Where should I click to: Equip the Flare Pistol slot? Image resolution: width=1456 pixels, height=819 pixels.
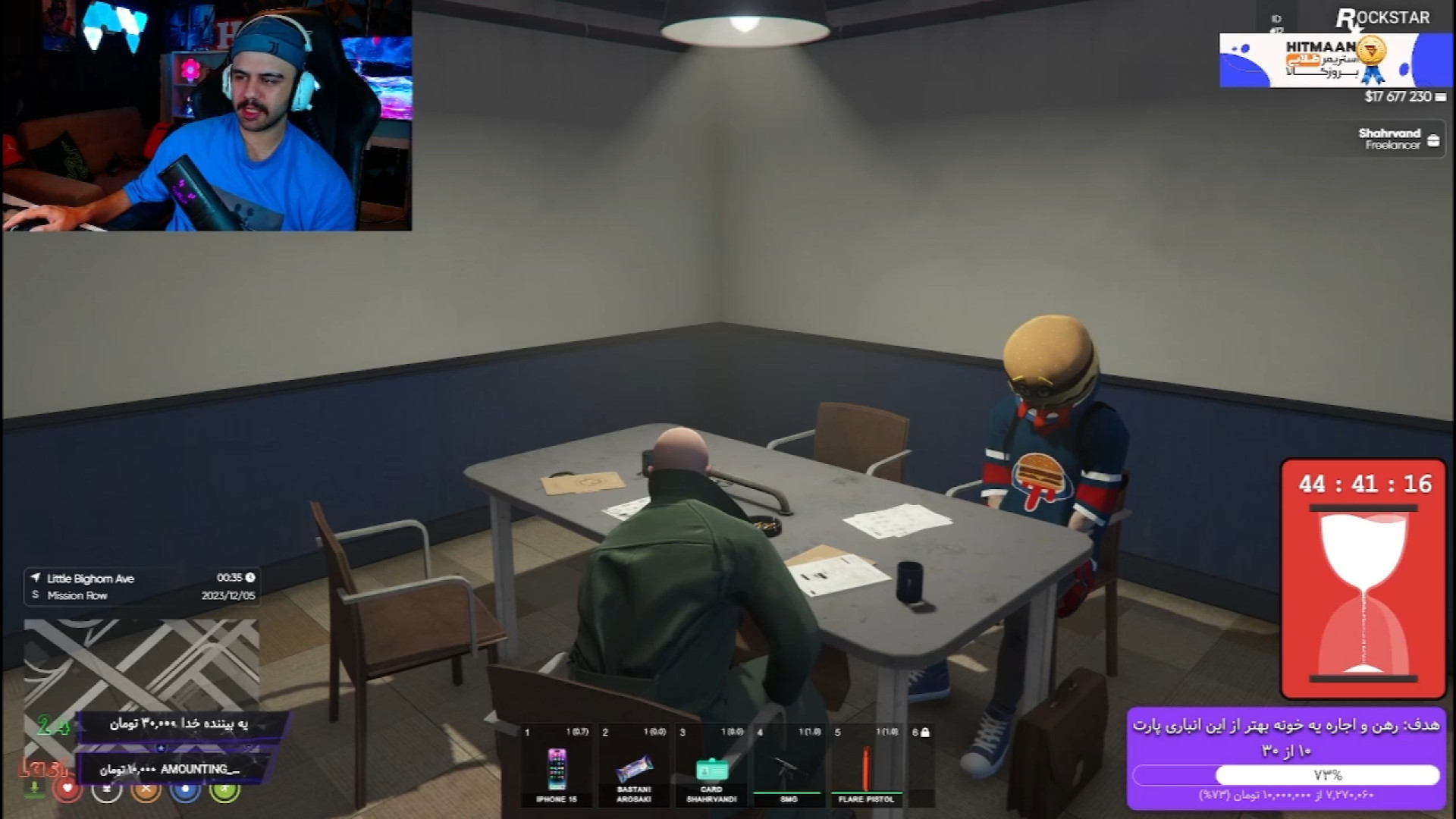click(865, 767)
